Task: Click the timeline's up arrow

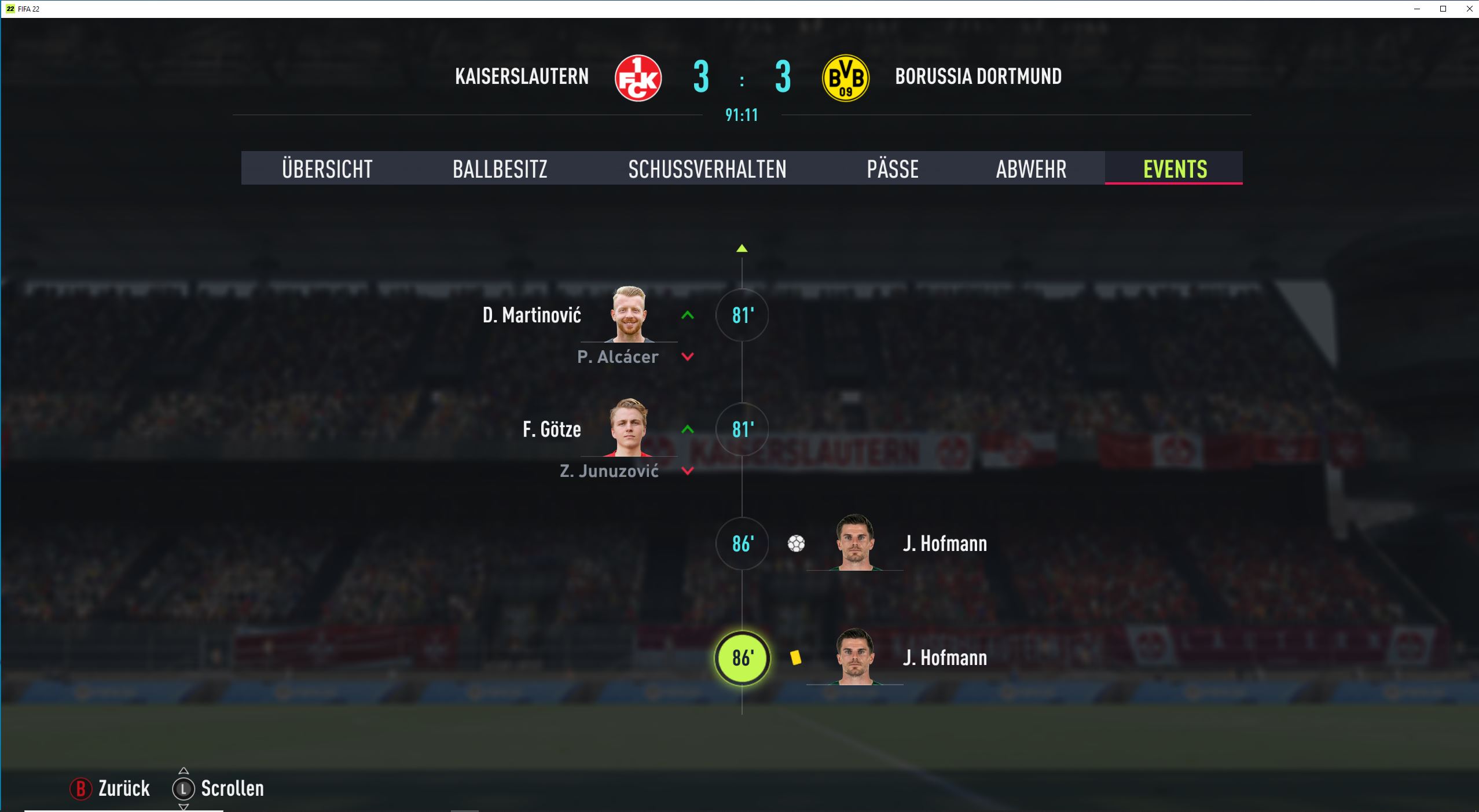Action: click(742, 248)
